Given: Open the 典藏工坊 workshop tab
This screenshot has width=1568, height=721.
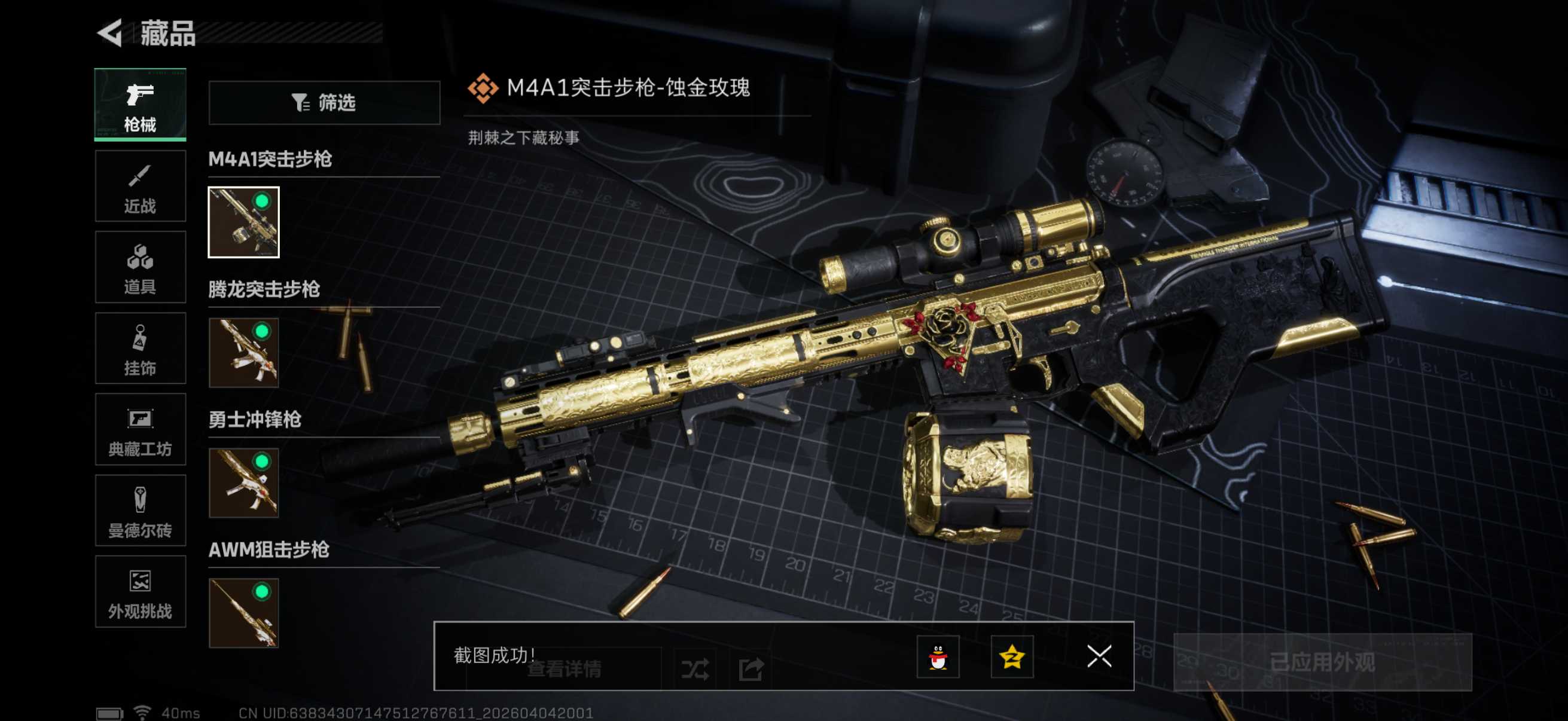Looking at the screenshot, I should point(140,429).
